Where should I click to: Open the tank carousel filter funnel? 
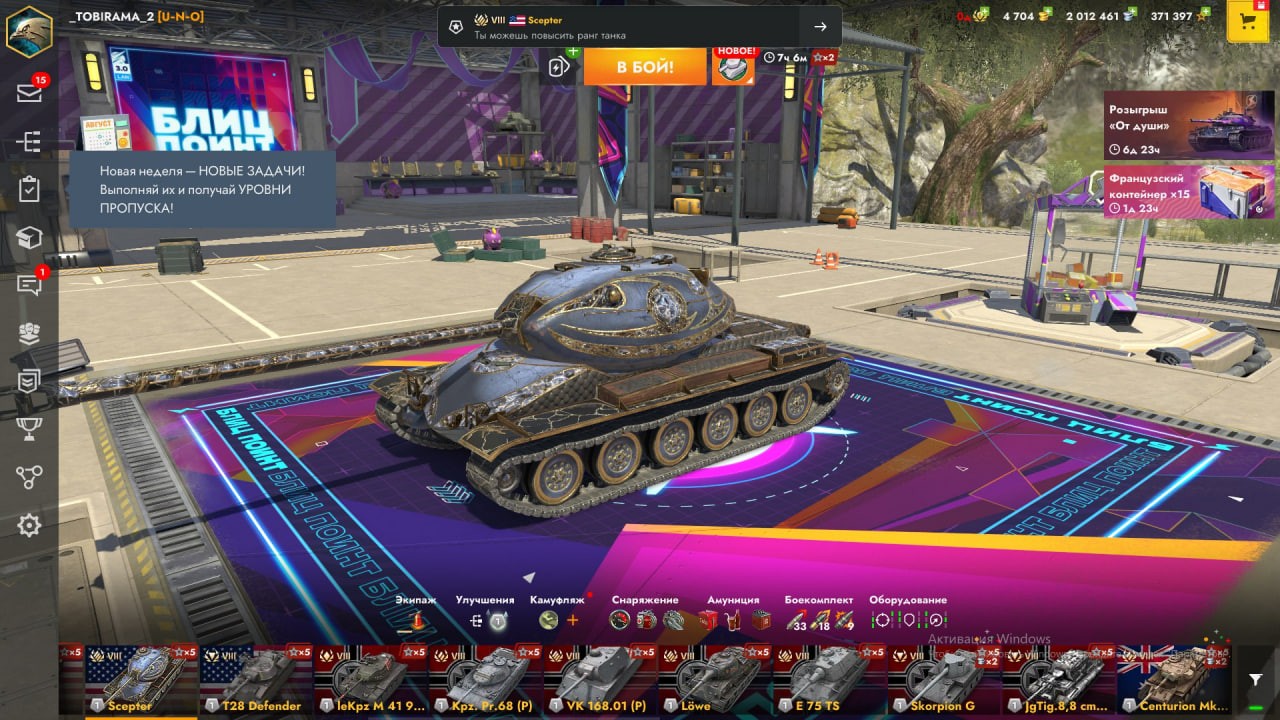coord(1256,680)
